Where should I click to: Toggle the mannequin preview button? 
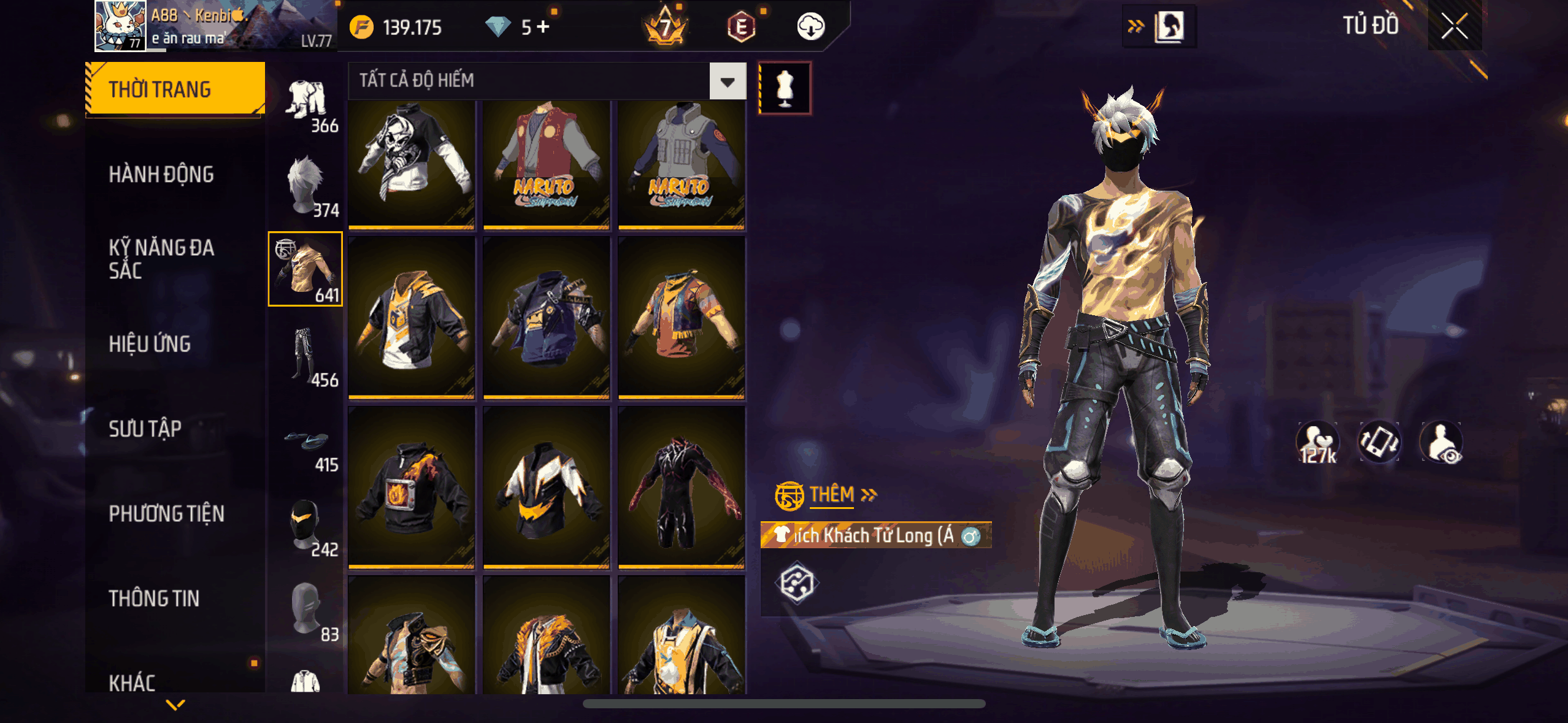click(785, 88)
